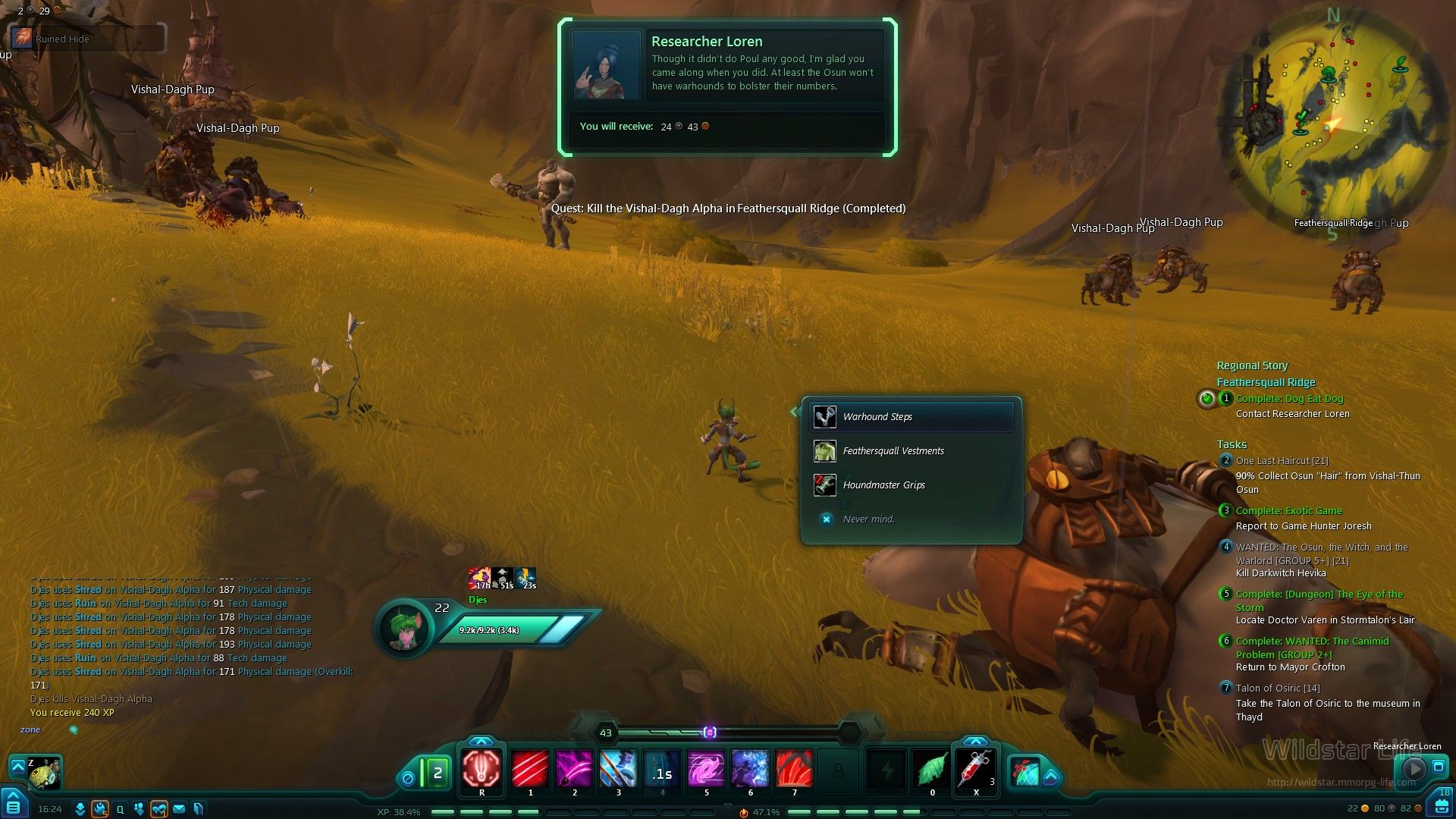Use the red syringe medishot
This screenshot has width=1456, height=819.
[x=976, y=770]
